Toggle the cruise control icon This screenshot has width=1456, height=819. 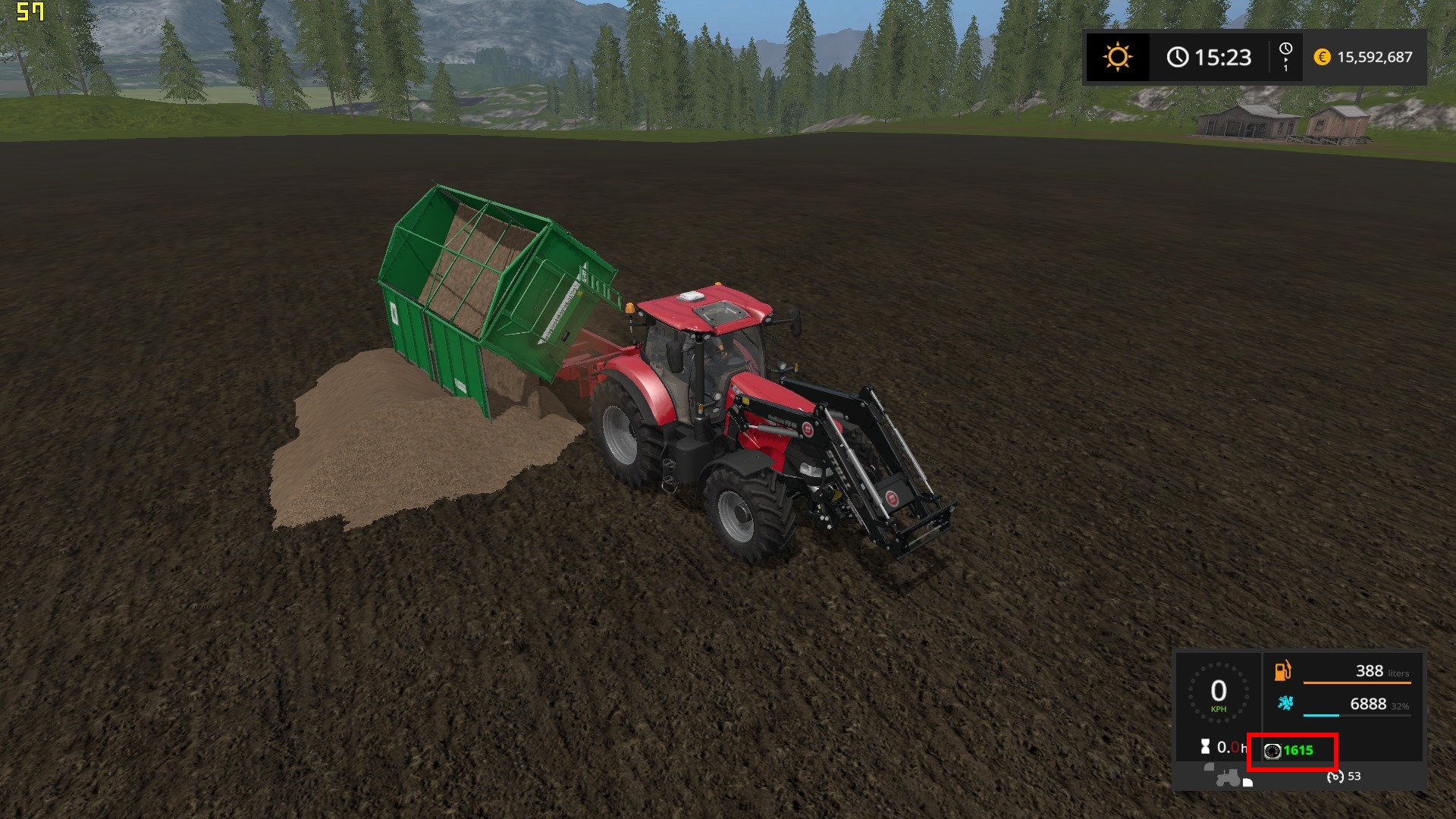1335,777
